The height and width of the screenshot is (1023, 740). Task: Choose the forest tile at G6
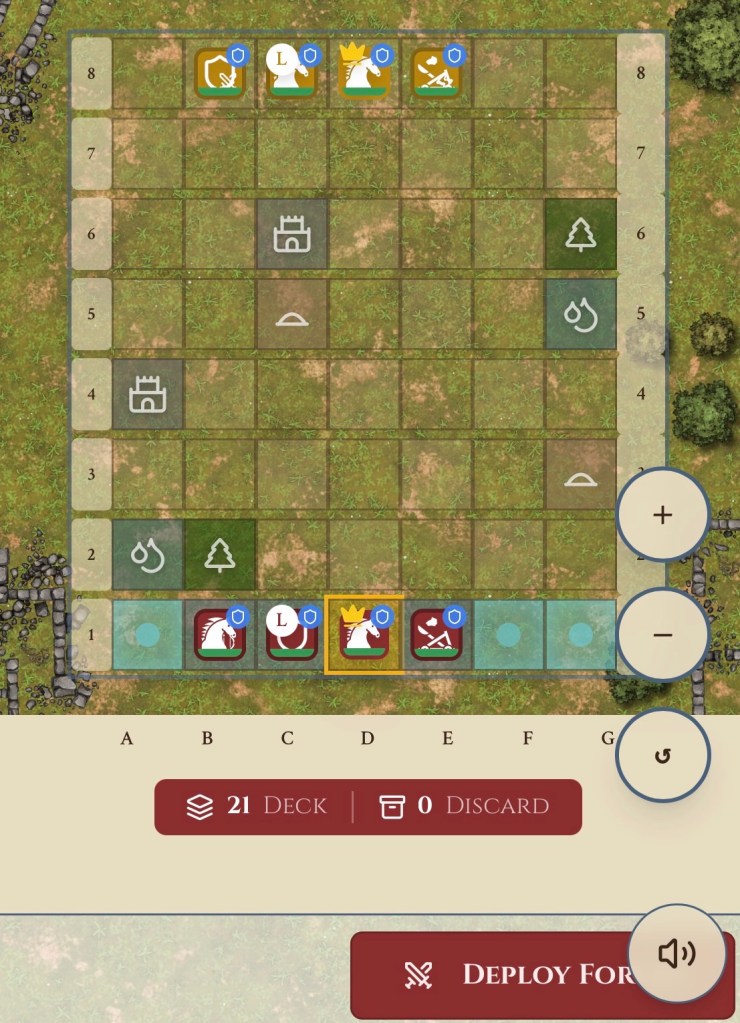coord(581,234)
